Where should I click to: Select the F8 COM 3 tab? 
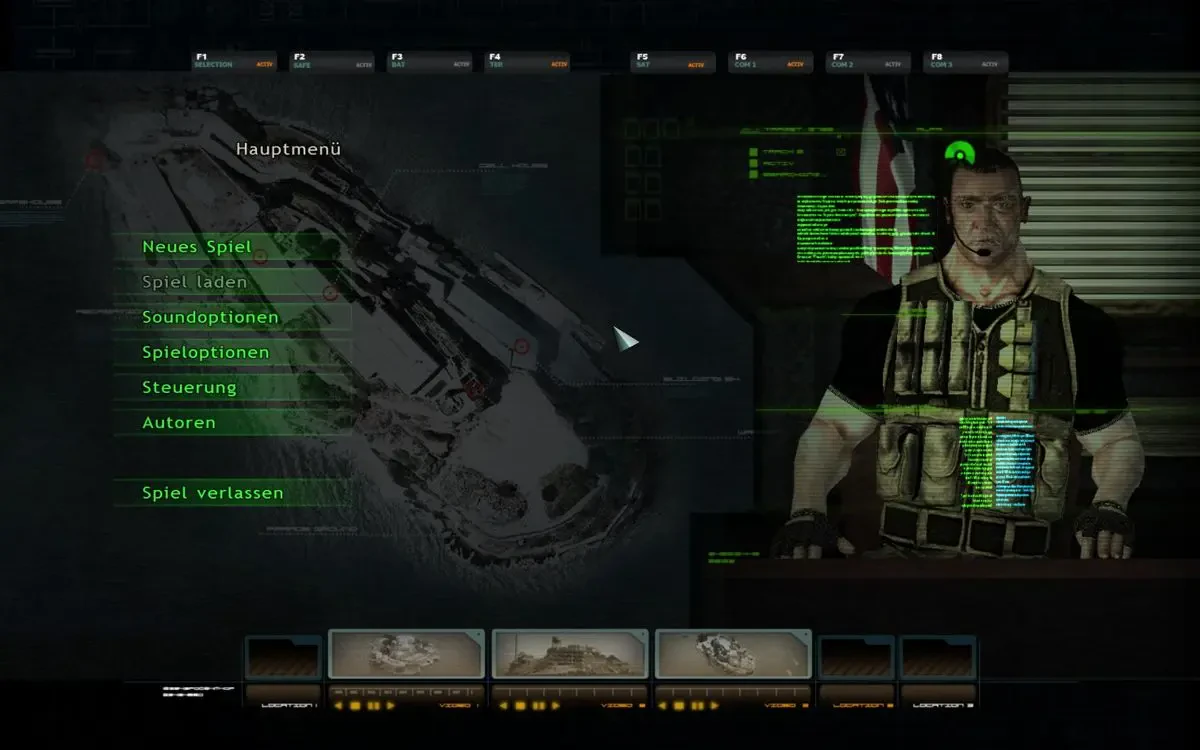click(x=965, y=61)
